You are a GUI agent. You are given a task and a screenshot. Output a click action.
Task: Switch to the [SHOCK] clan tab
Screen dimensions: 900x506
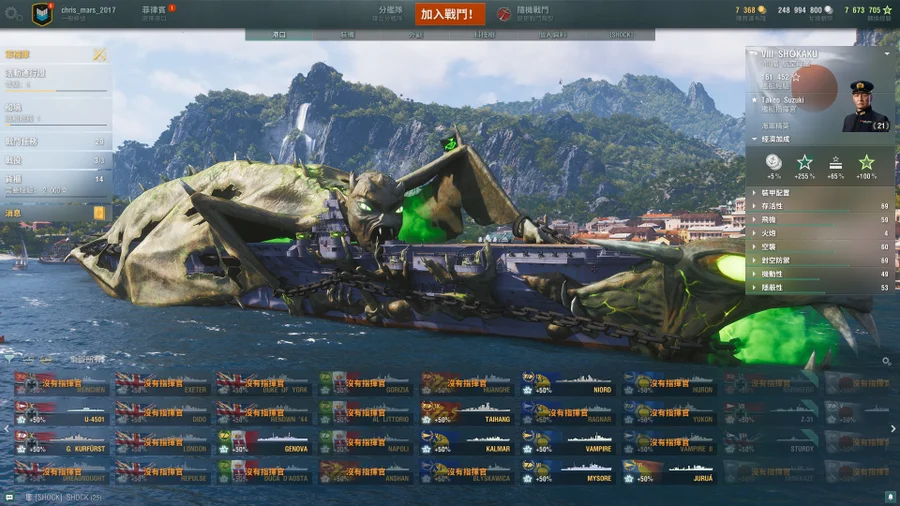tap(620, 35)
